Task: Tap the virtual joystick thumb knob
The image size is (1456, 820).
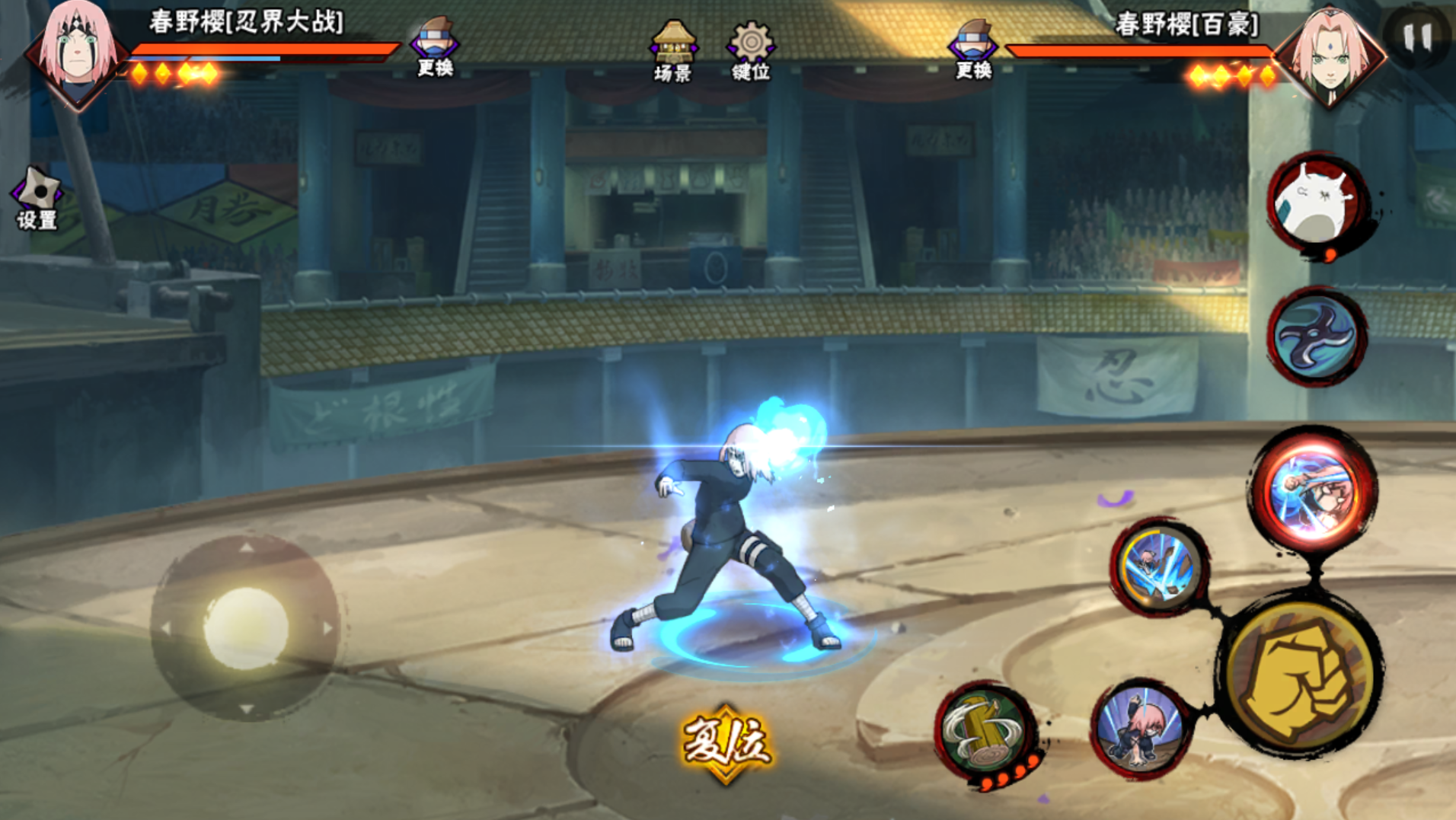Action: point(246,627)
